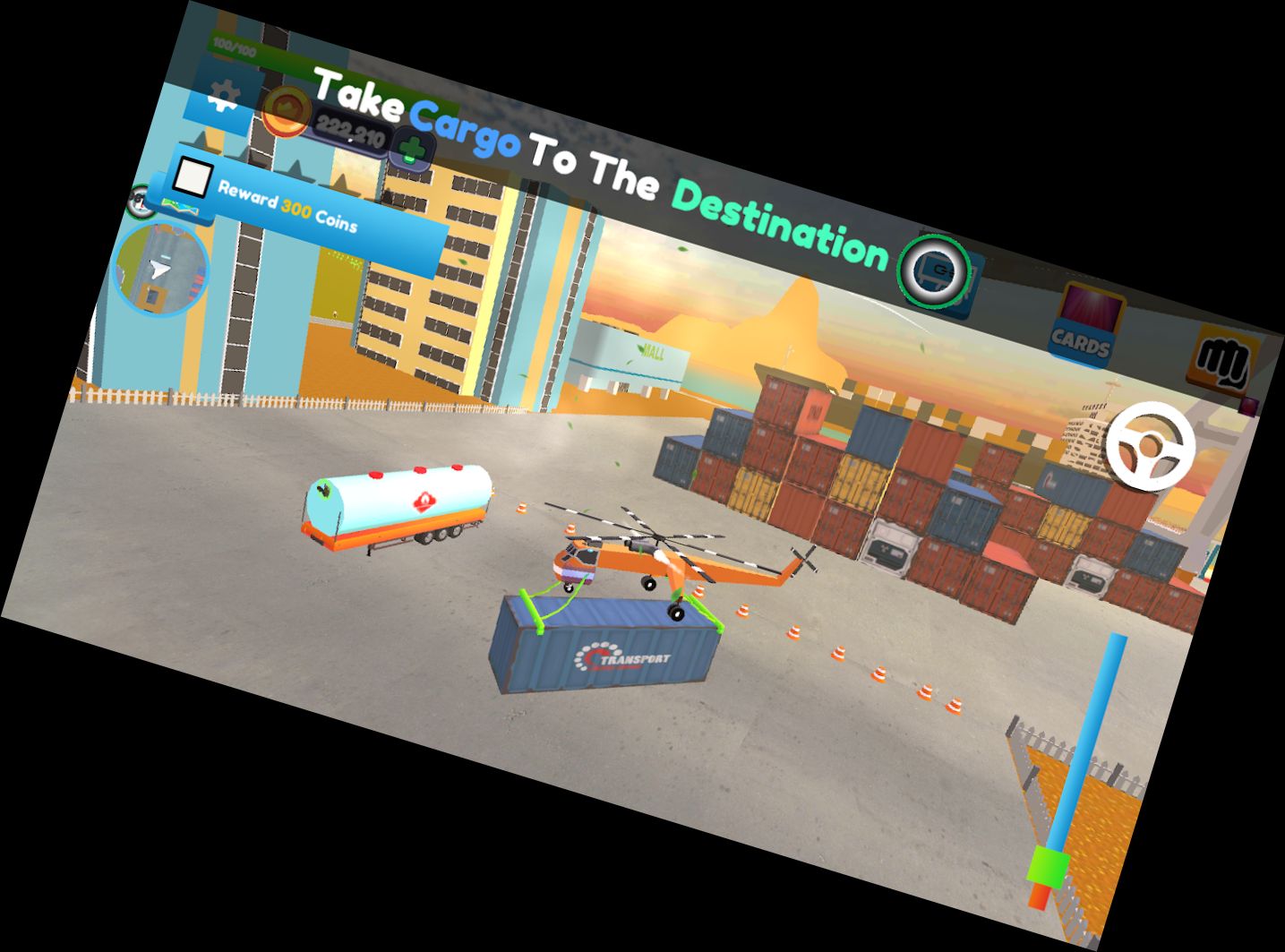Click the white steering wheel button
The image size is (1285, 952).
tap(1150, 444)
